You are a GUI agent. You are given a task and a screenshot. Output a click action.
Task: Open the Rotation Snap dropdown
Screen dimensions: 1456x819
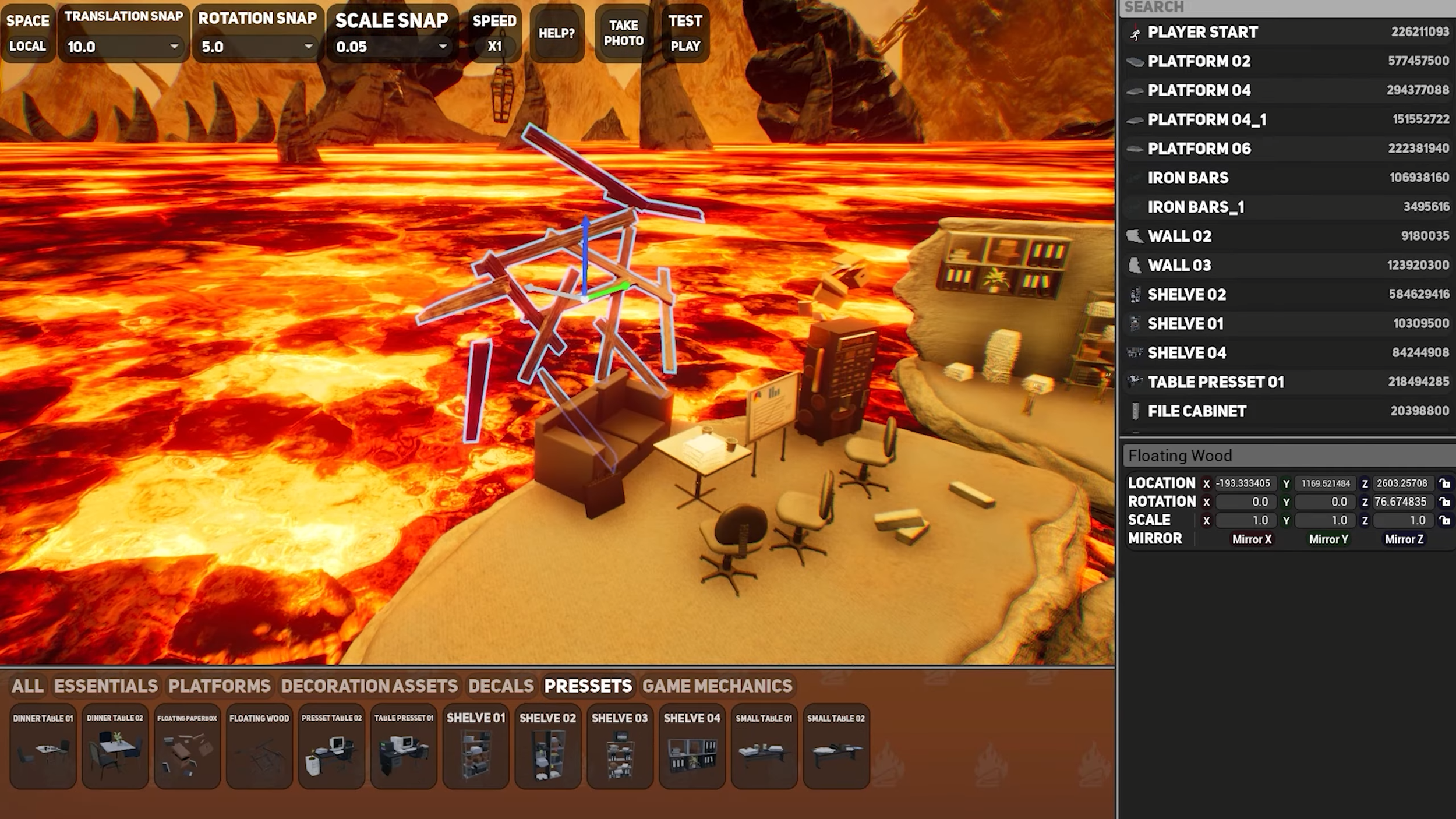point(257,47)
